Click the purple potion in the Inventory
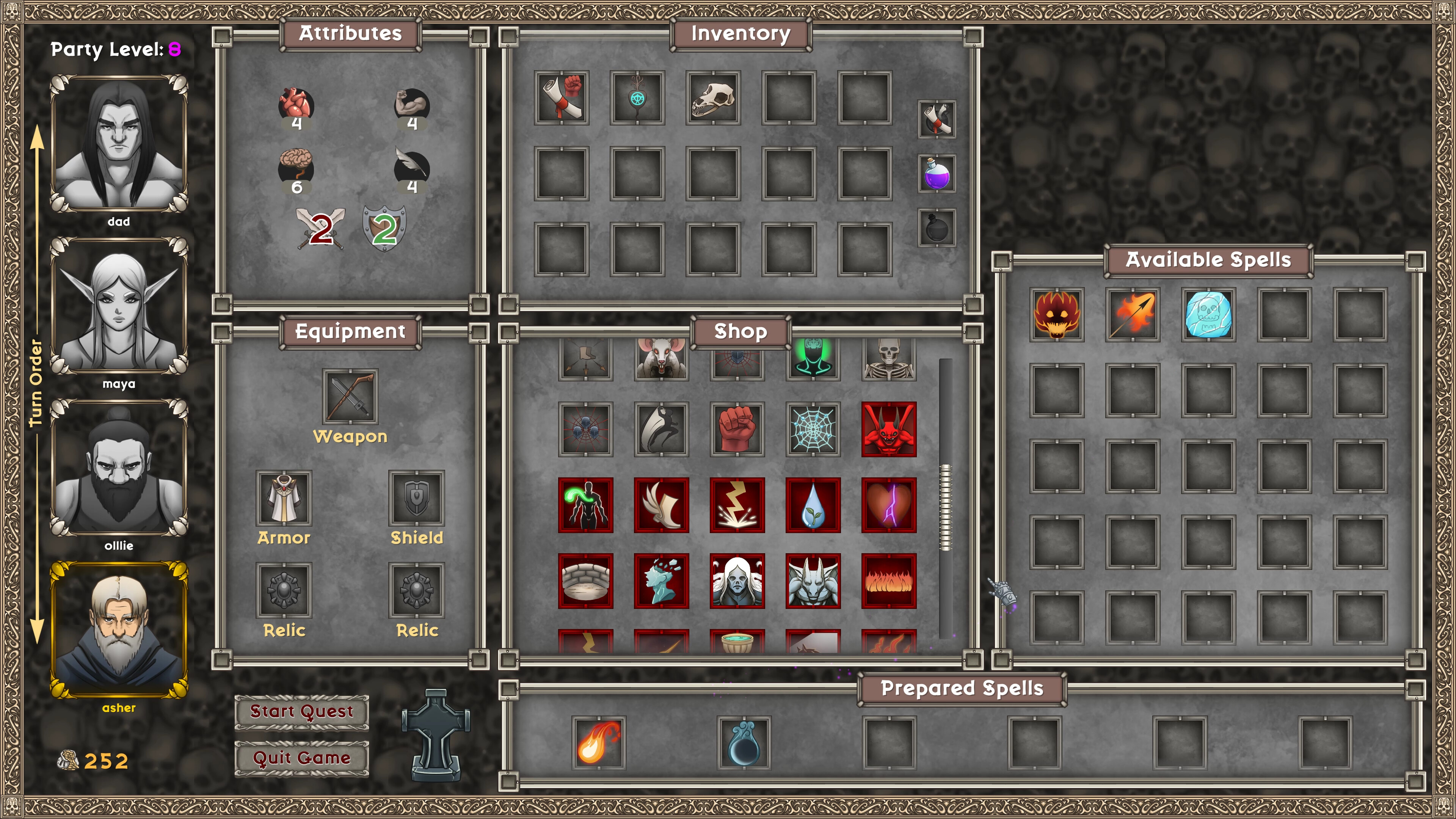This screenshot has height=819, width=1456. coord(936,175)
